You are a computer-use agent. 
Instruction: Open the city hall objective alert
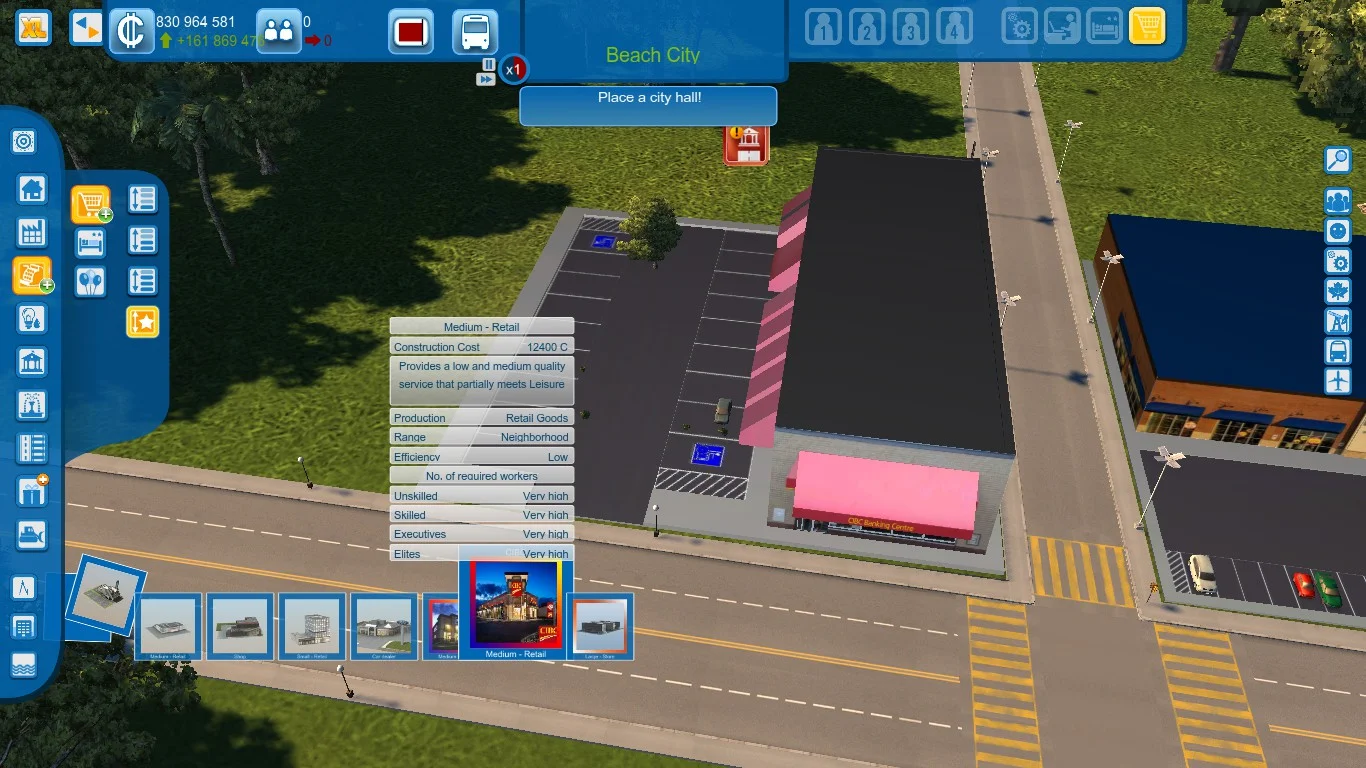point(746,145)
